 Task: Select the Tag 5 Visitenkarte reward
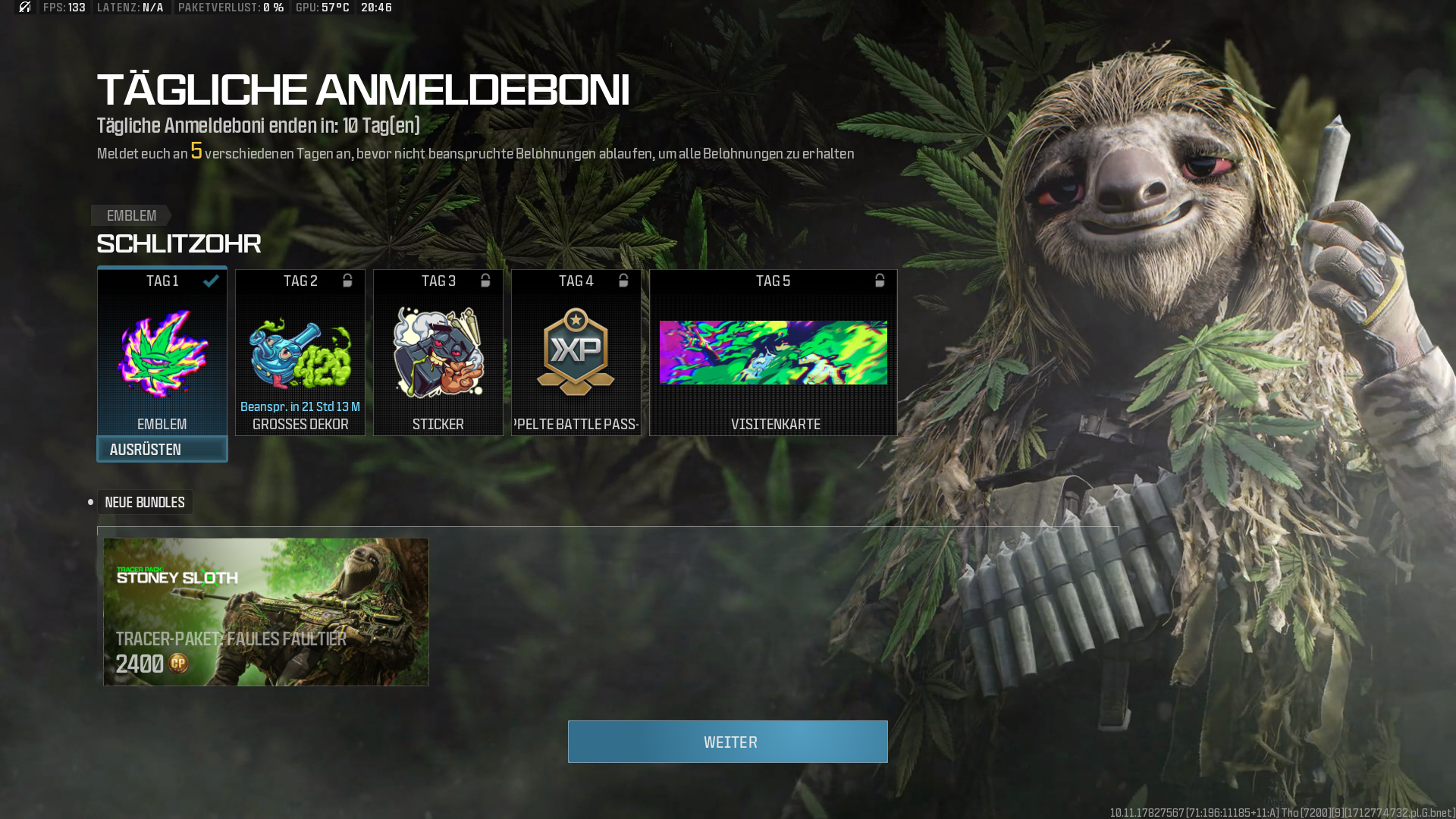pos(773,353)
